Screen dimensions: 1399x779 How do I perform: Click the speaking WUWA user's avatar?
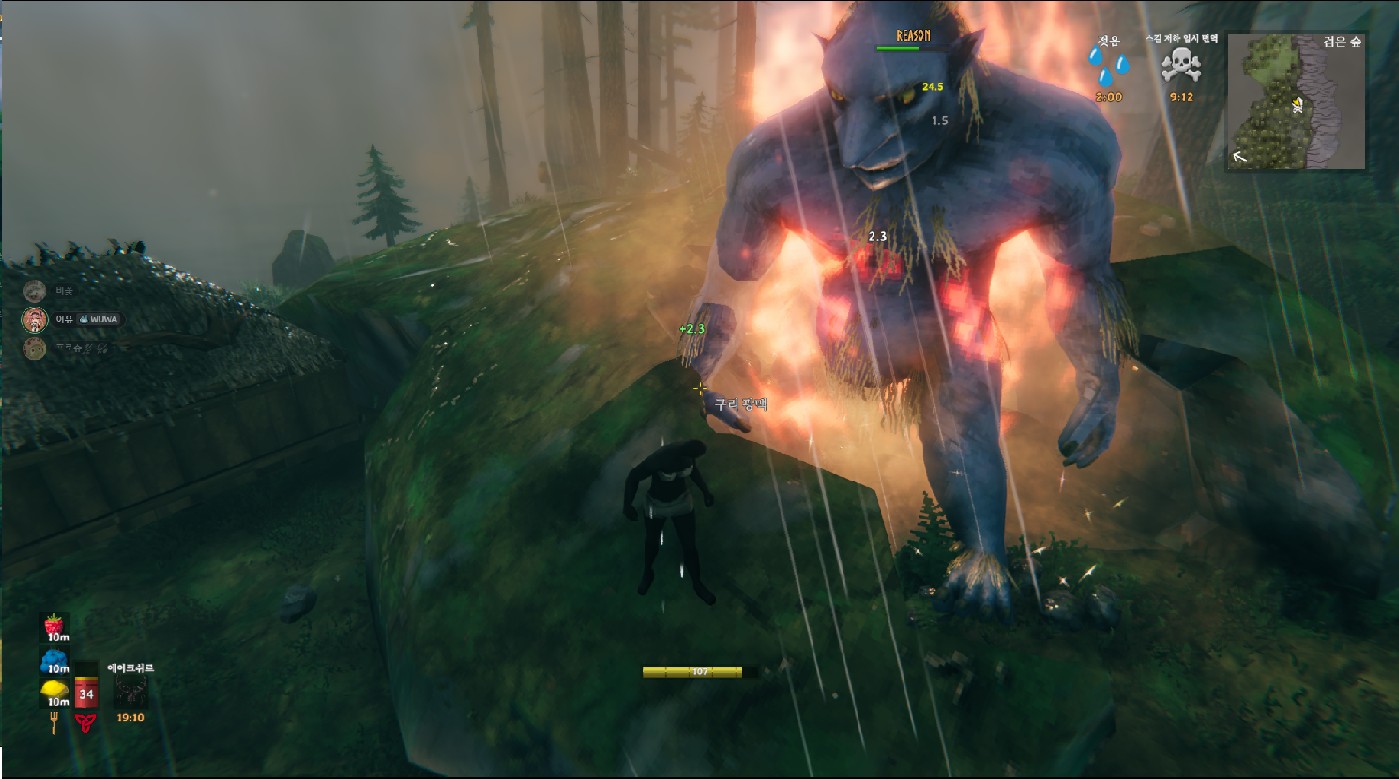pyautogui.click(x=35, y=320)
